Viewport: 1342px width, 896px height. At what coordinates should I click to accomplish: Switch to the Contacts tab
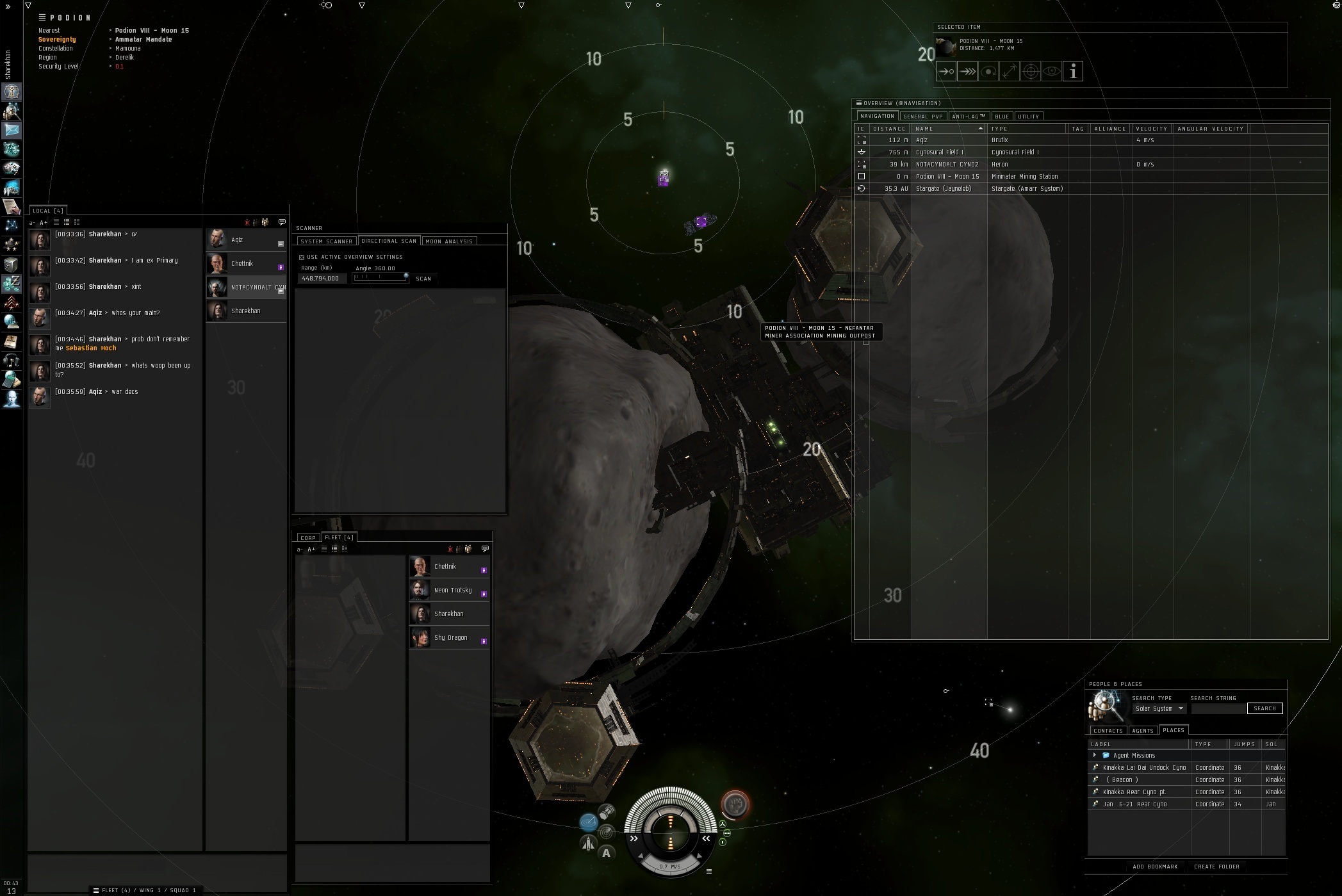pyautogui.click(x=1108, y=731)
